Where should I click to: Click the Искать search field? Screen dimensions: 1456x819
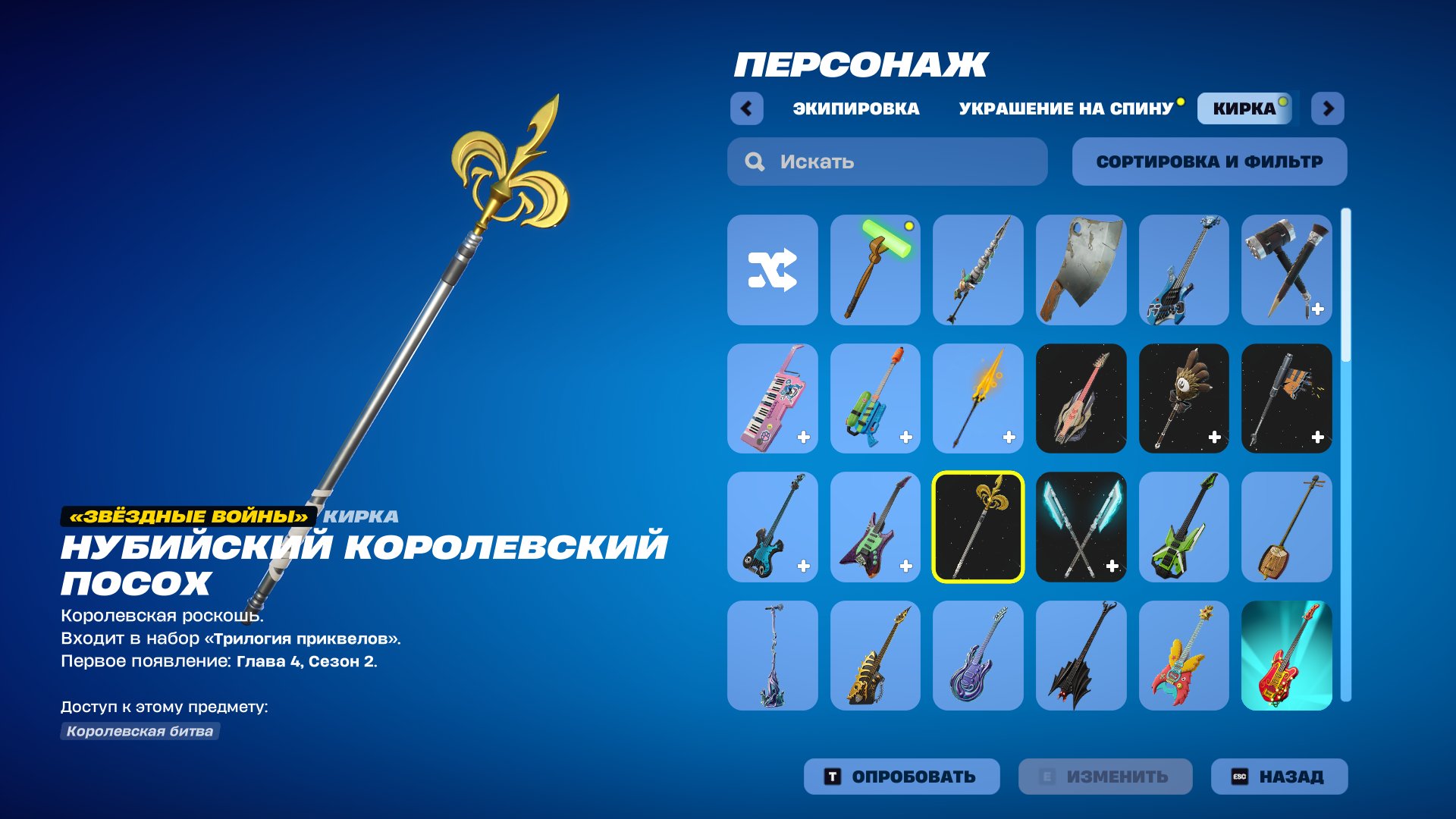pos(887,161)
